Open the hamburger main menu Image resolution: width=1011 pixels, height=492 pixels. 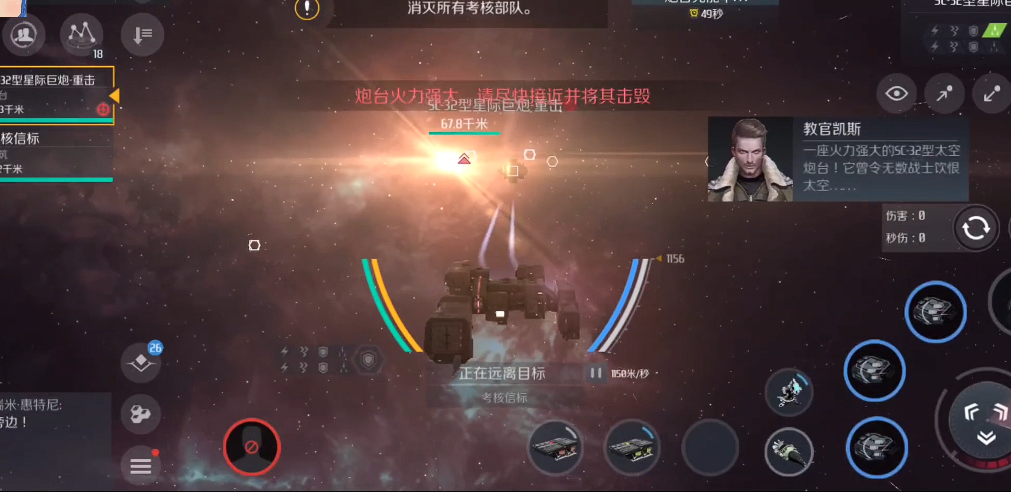pos(141,465)
